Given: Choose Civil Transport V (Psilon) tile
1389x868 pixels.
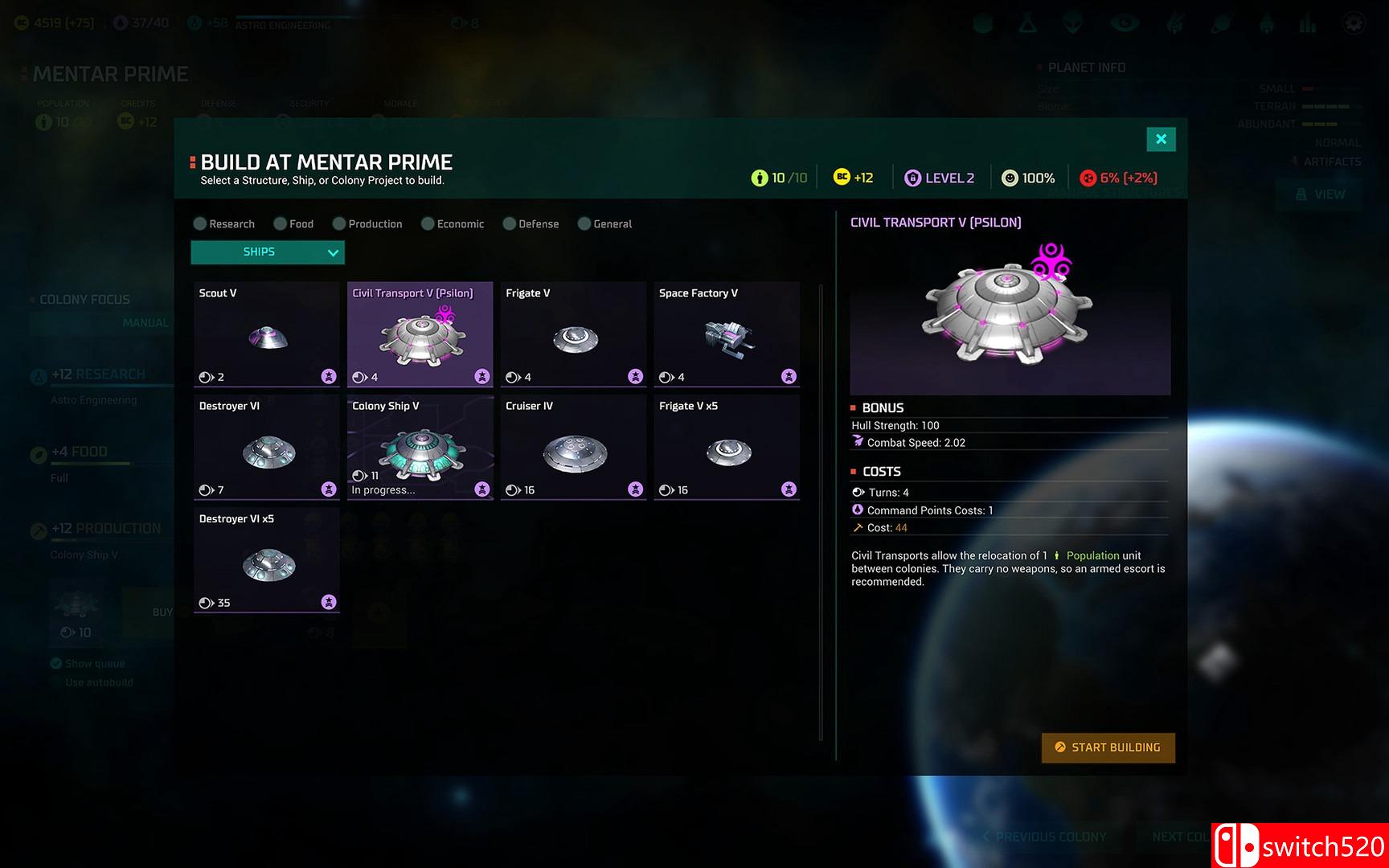Looking at the screenshot, I should point(420,334).
